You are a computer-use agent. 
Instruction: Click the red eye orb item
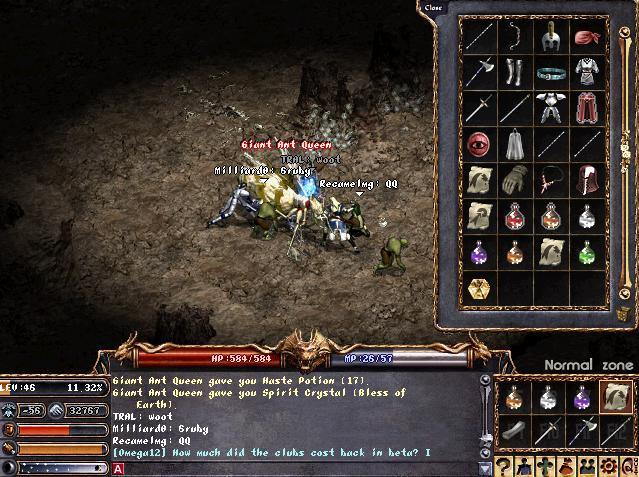click(480, 144)
